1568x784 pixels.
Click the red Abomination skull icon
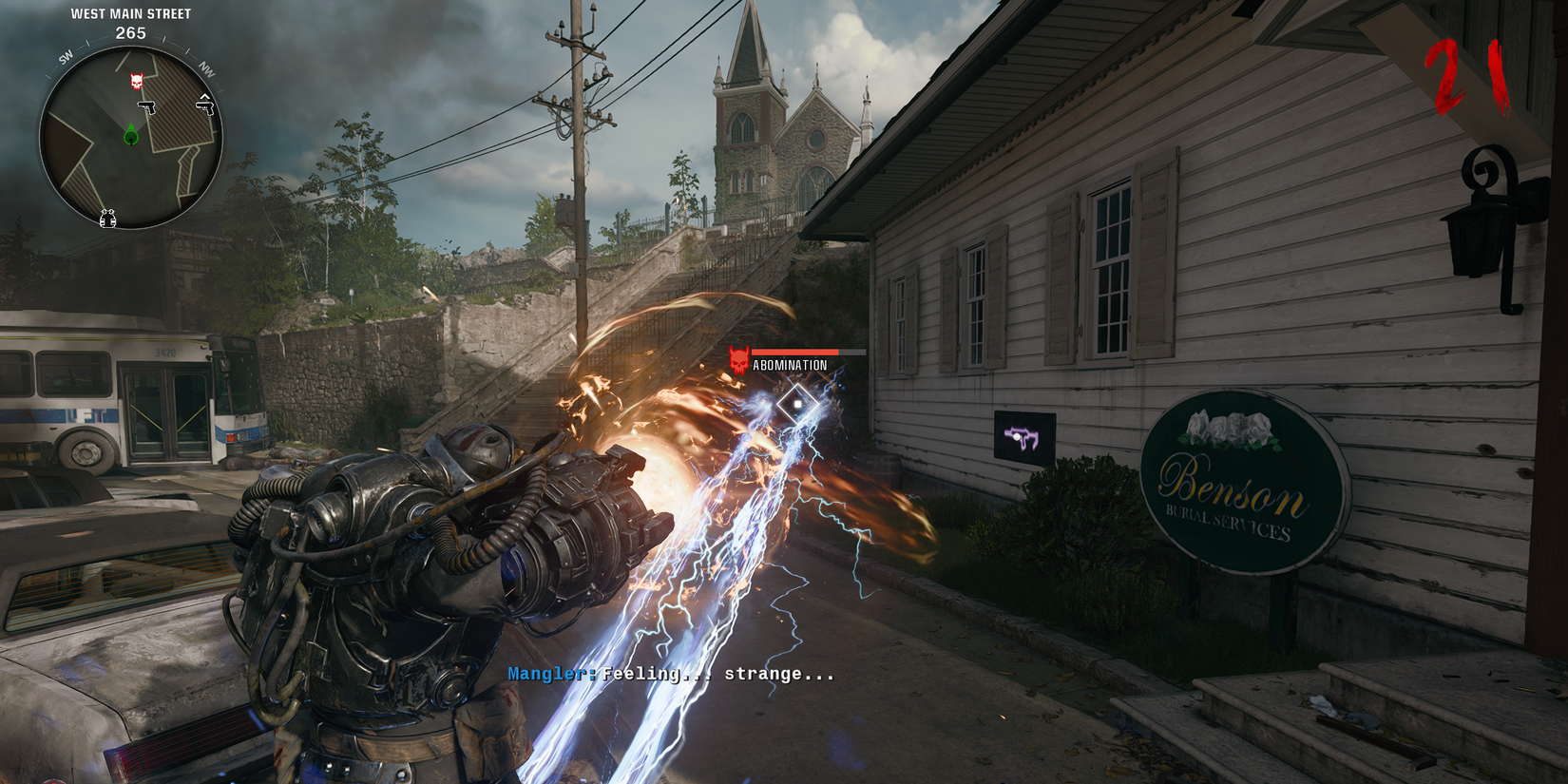pos(738,359)
